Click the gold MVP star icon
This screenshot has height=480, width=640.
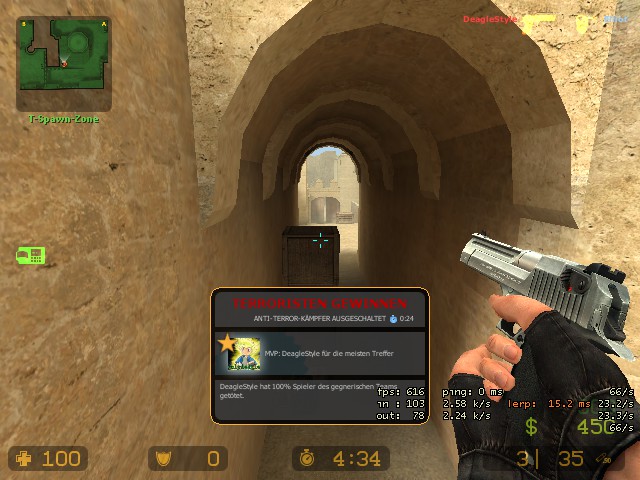[227, 343]
